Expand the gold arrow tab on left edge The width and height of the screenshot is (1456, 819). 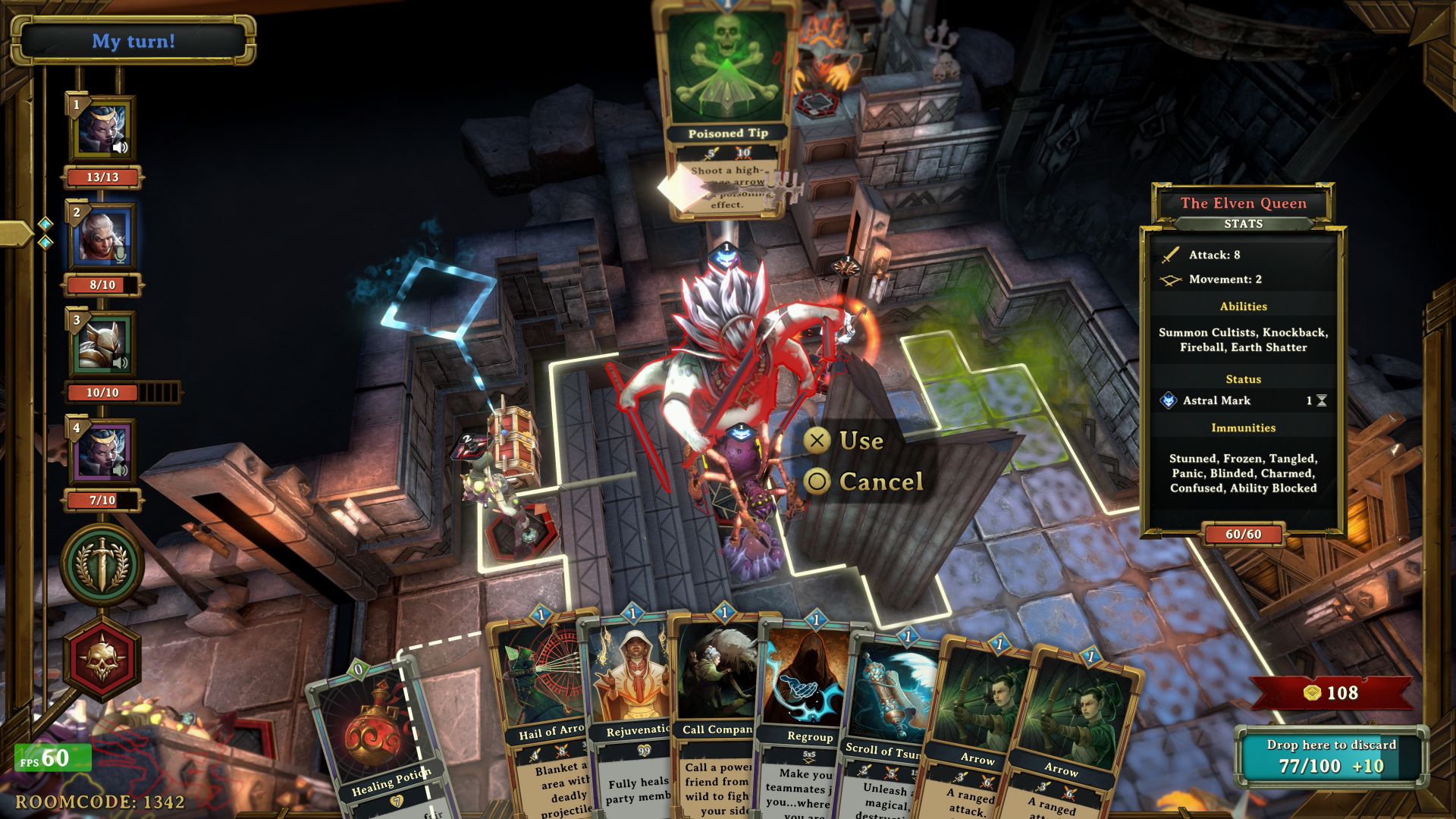(15, 233)
